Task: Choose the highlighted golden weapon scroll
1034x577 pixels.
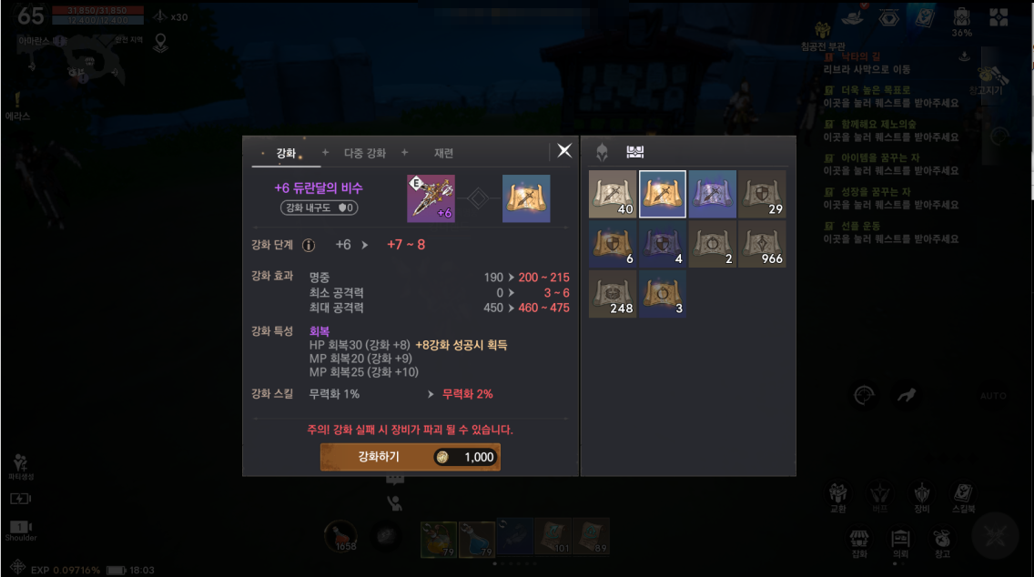Action: coord(662,194)
